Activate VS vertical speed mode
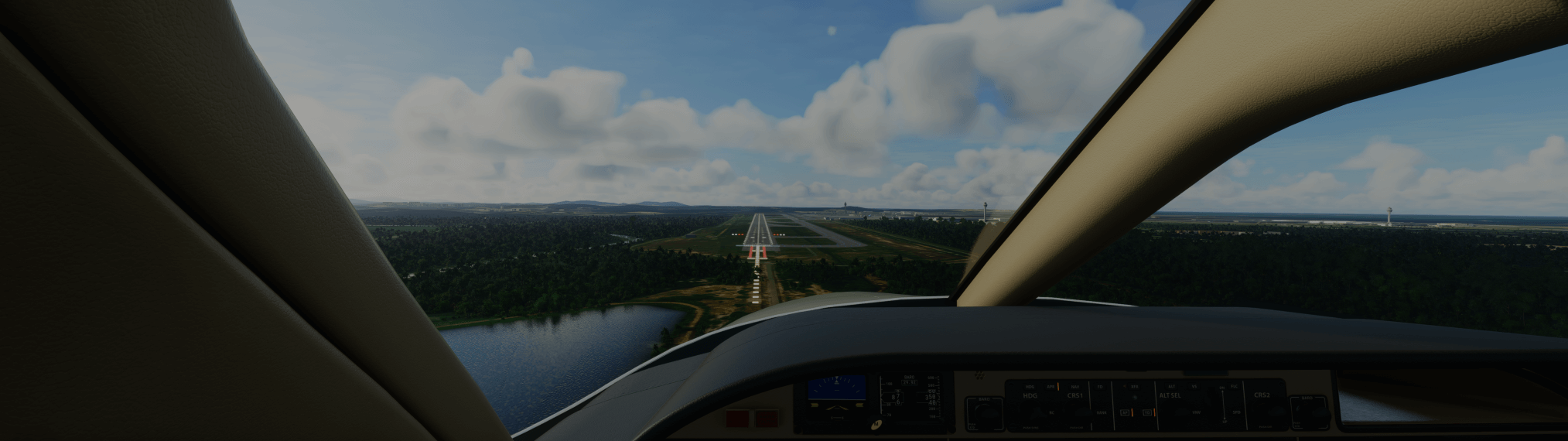Screen dimensions: 1568x441 [1195, 385]
